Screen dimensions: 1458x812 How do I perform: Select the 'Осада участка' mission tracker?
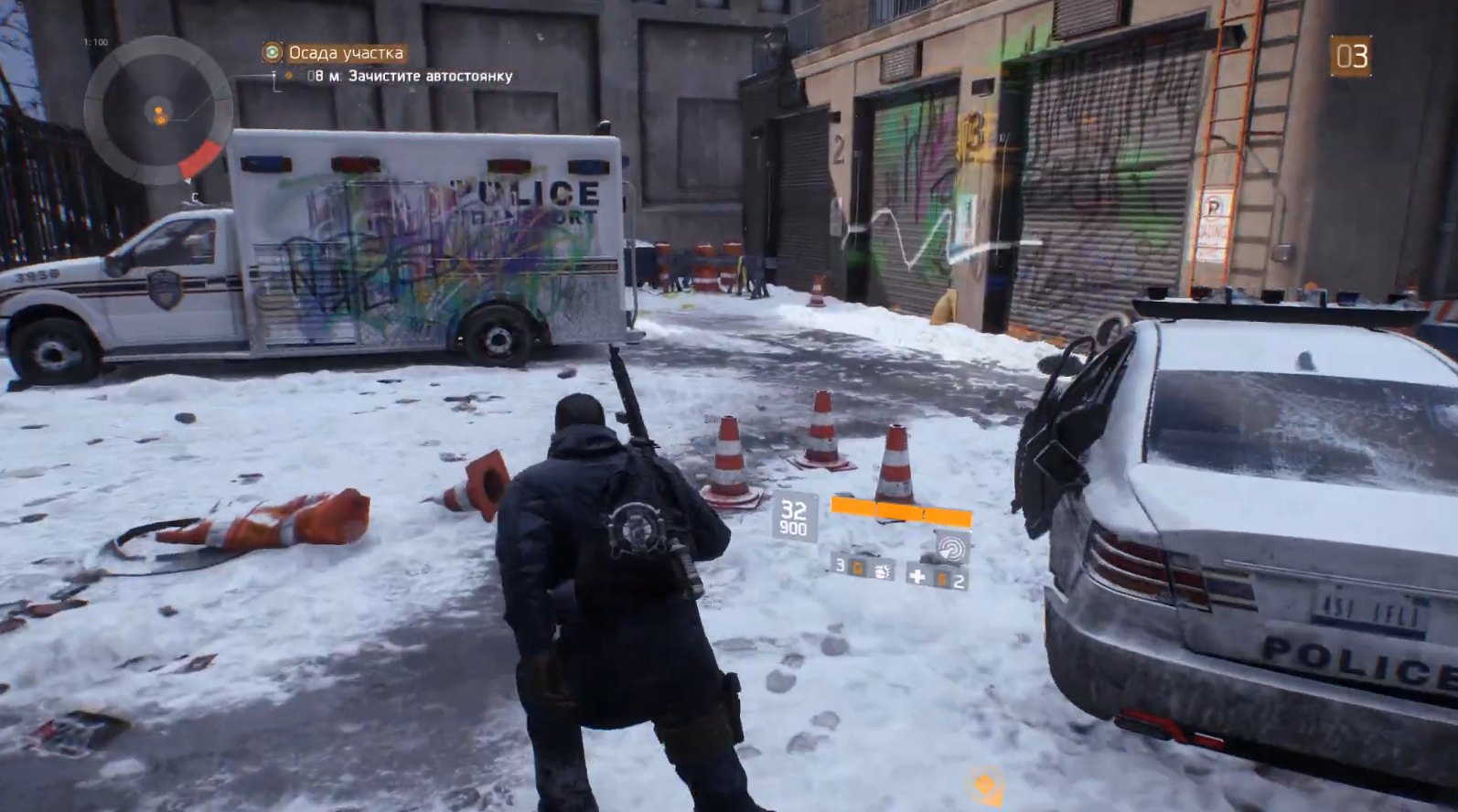345,53
